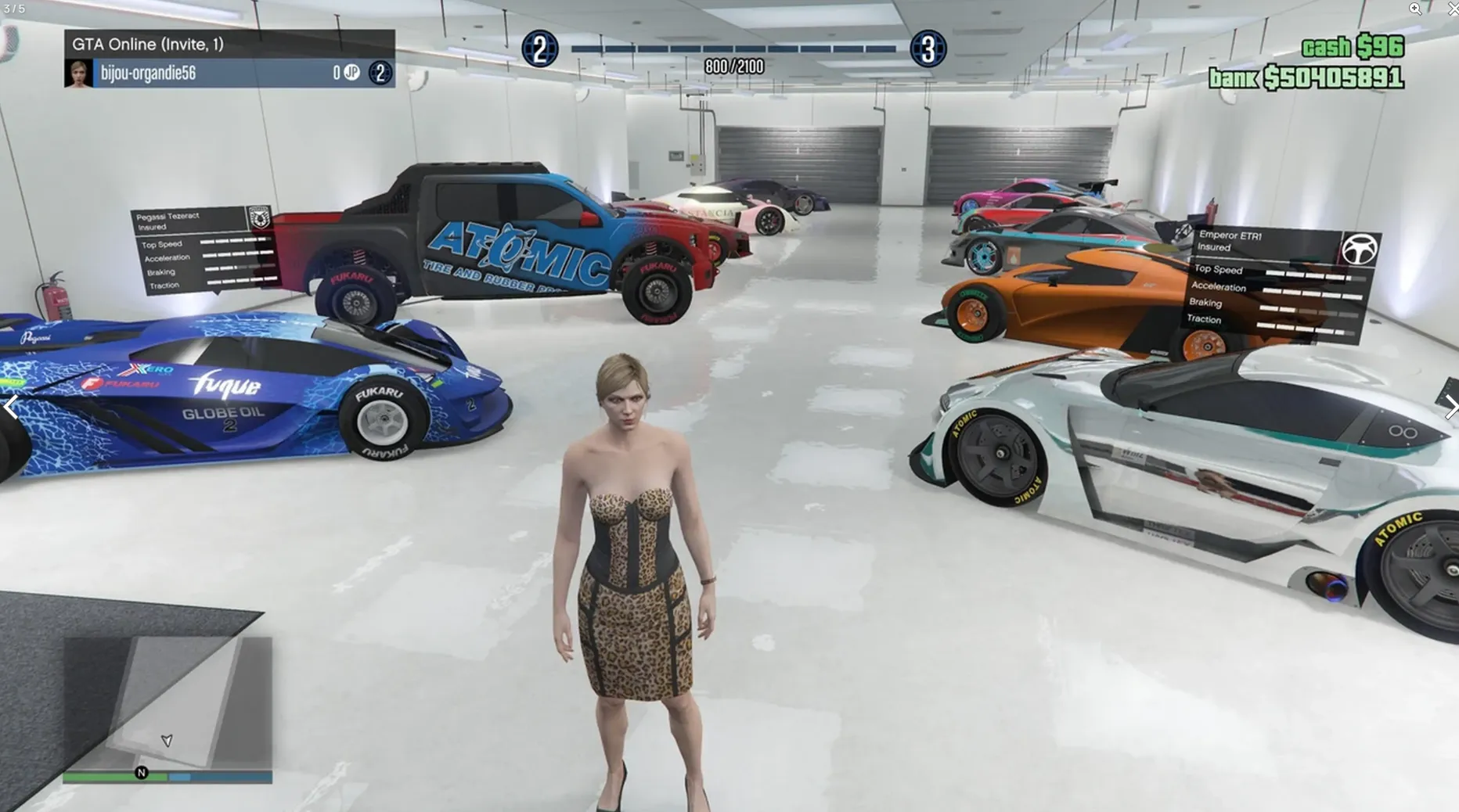Expand to the next garage page via right chevron
1459x812 pixels.
coord(1453,407)
